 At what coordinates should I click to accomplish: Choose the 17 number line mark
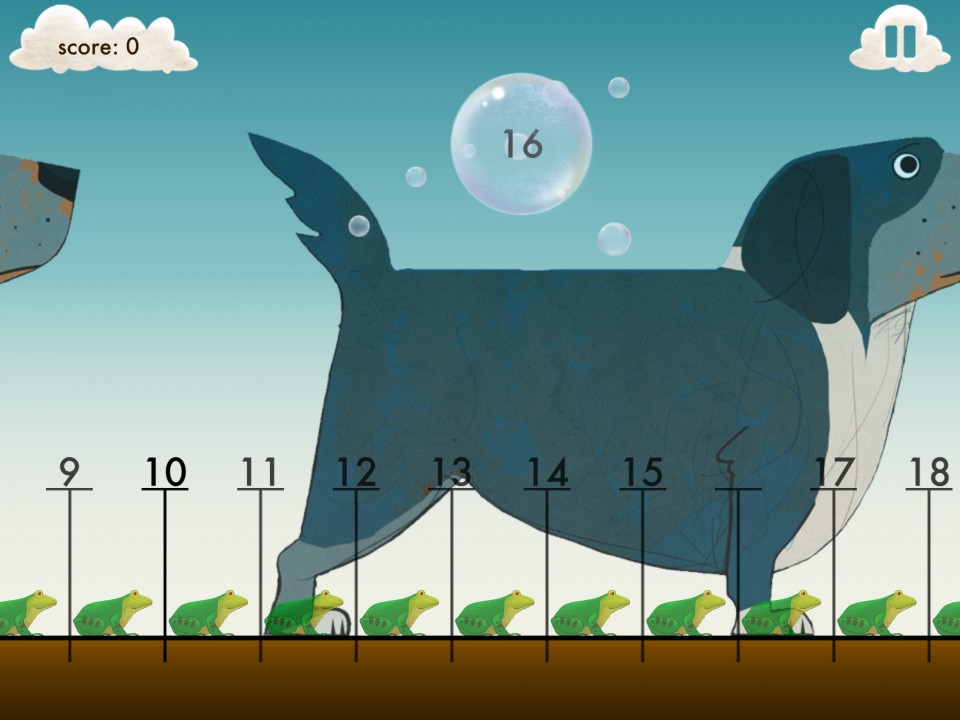coord(833,472)
